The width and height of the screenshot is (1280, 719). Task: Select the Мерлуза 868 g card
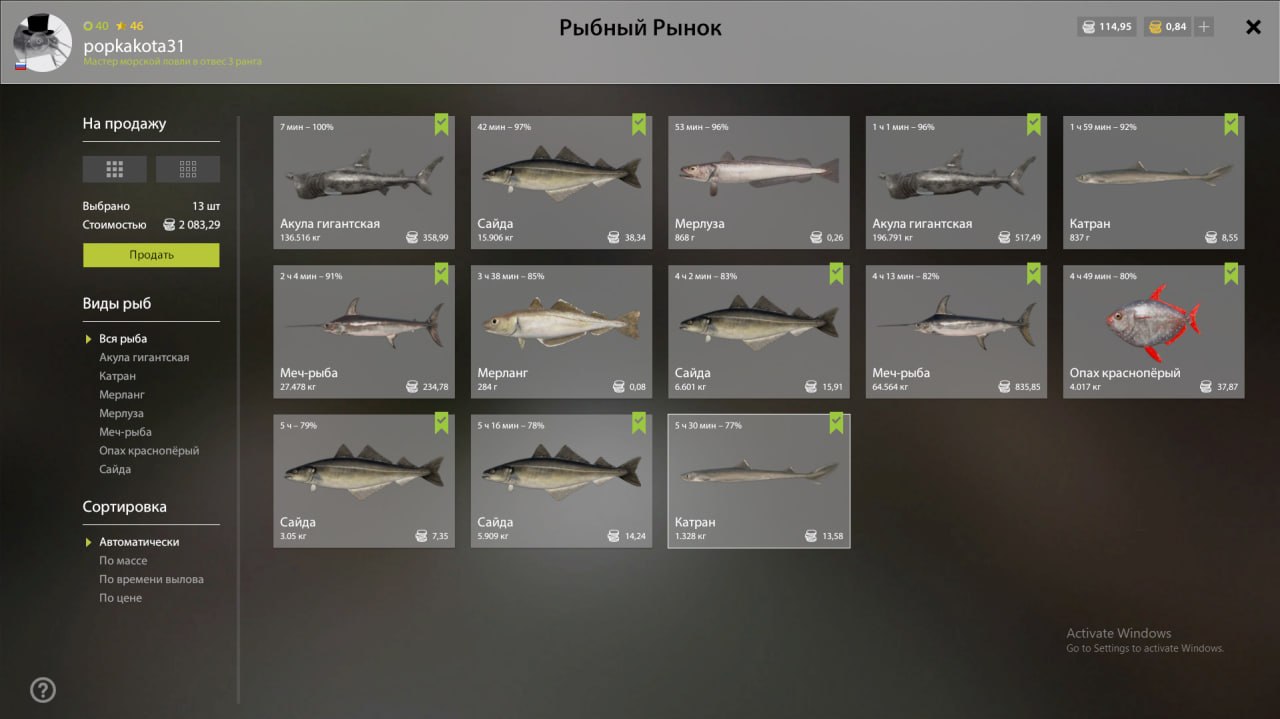pos(758,182)
